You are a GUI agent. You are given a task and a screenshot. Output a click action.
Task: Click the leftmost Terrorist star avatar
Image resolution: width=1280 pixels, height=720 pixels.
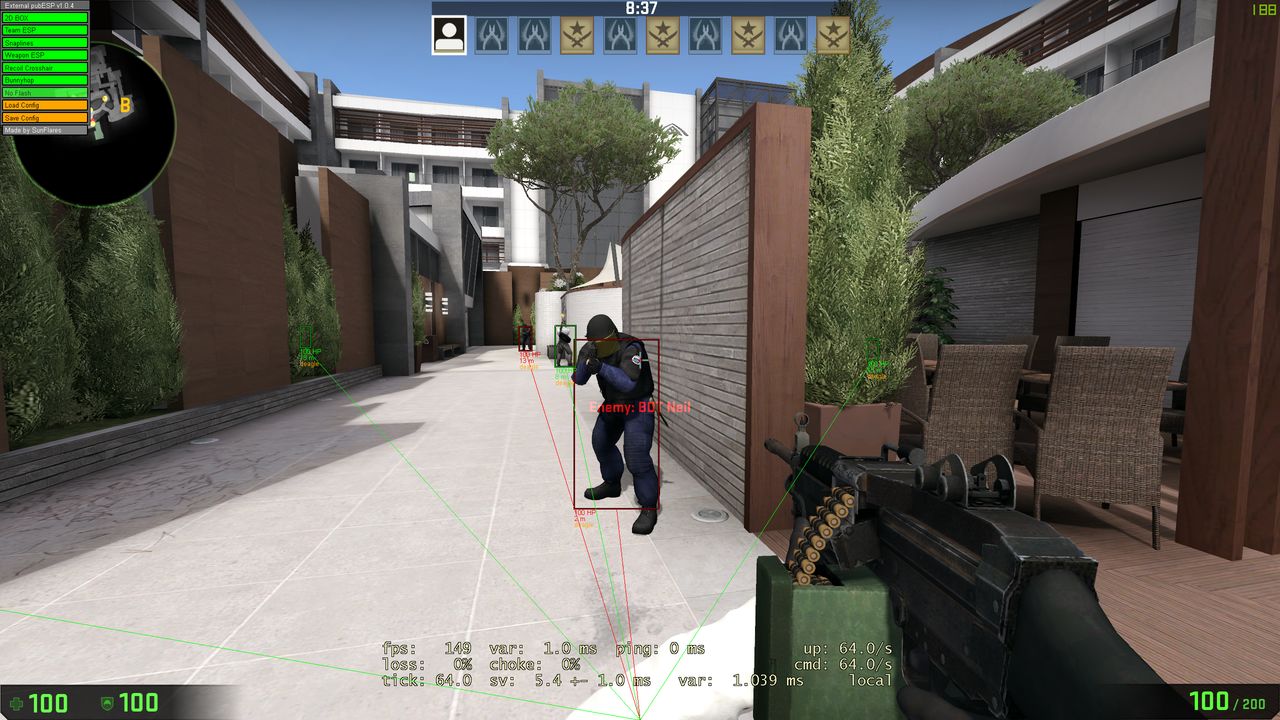576,33
